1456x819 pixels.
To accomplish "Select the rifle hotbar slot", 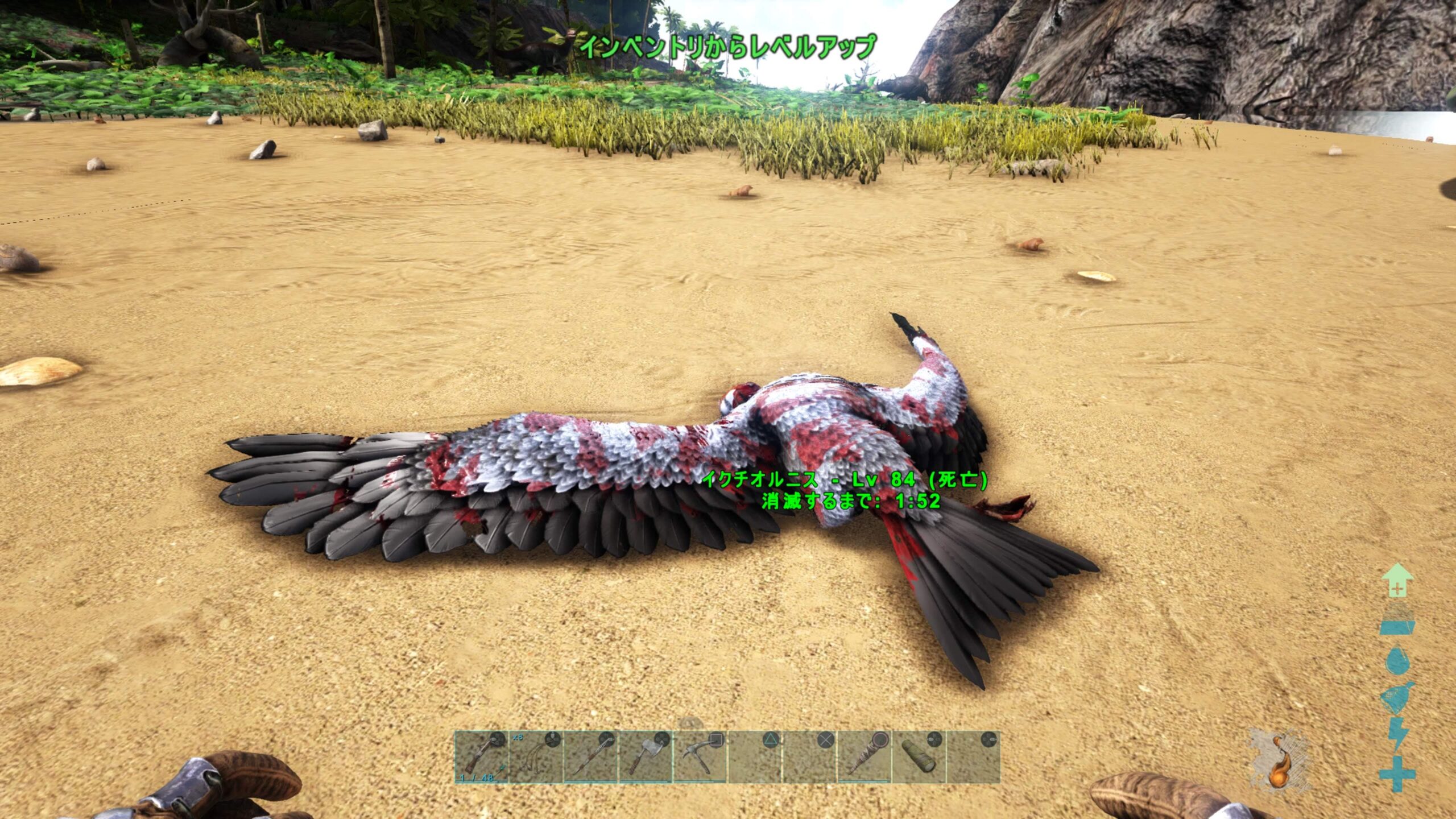I will point(481,757).
